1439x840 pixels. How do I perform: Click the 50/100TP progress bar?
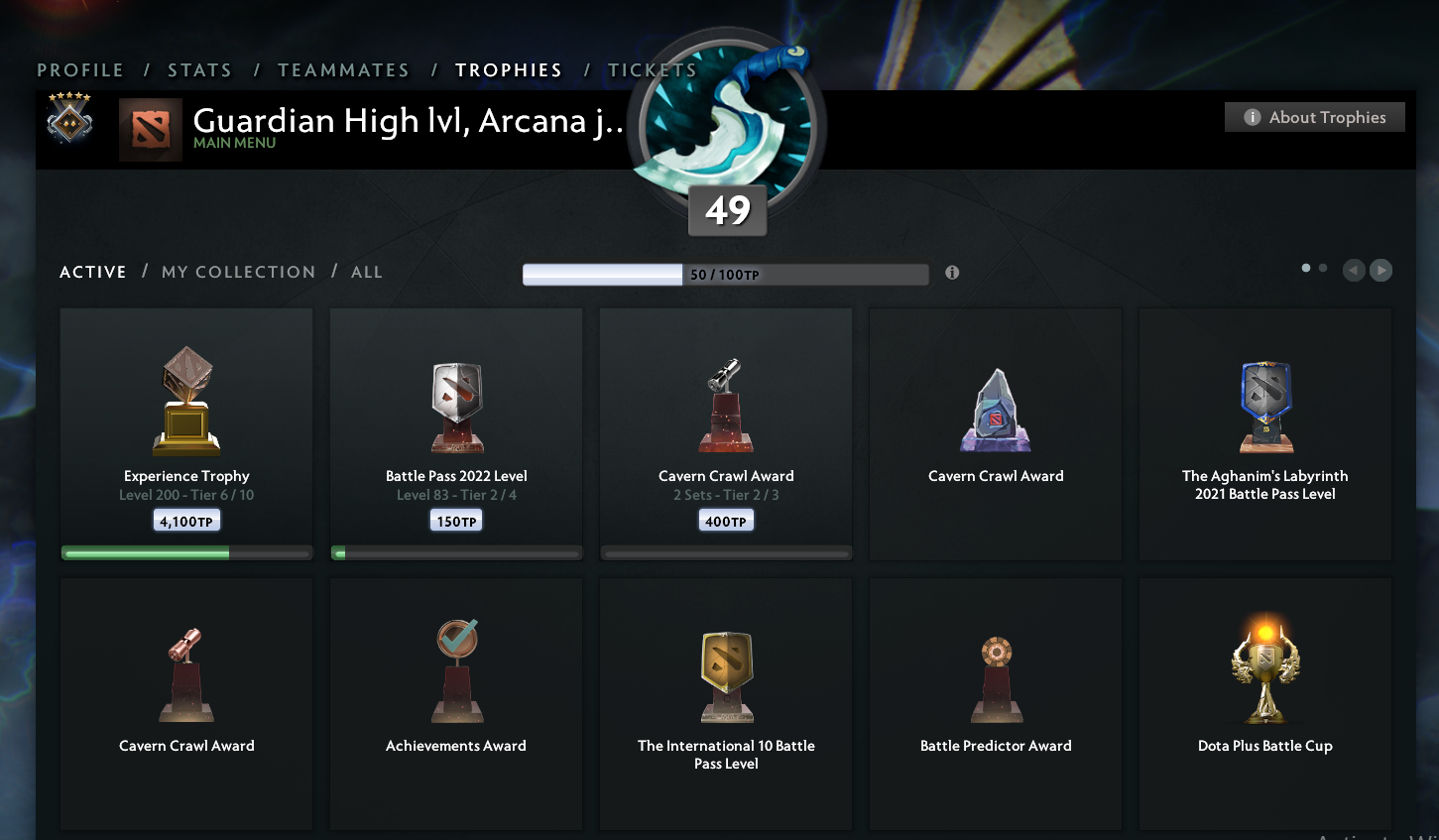coord(725,274)
